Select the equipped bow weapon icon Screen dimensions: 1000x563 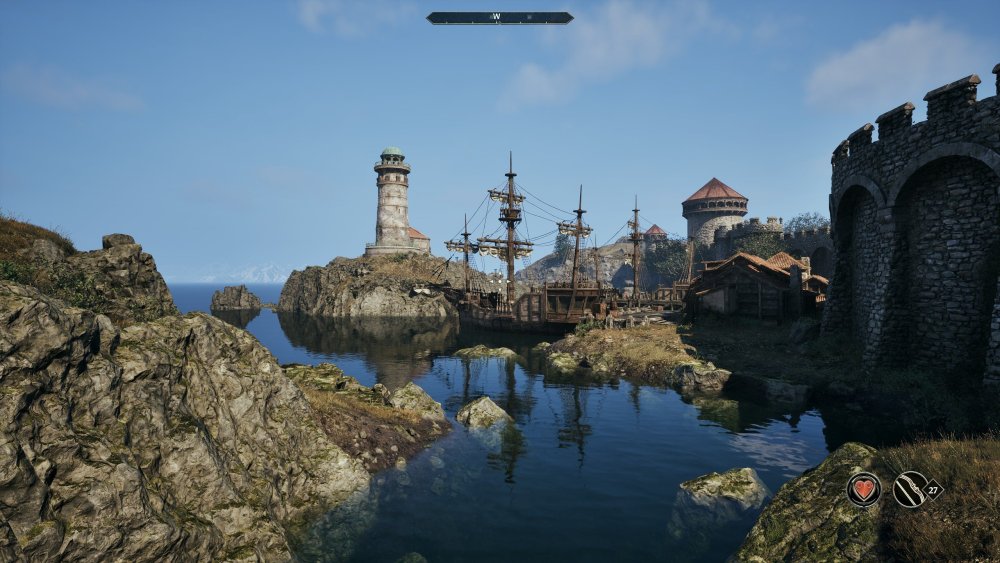(x=910, y=489)
